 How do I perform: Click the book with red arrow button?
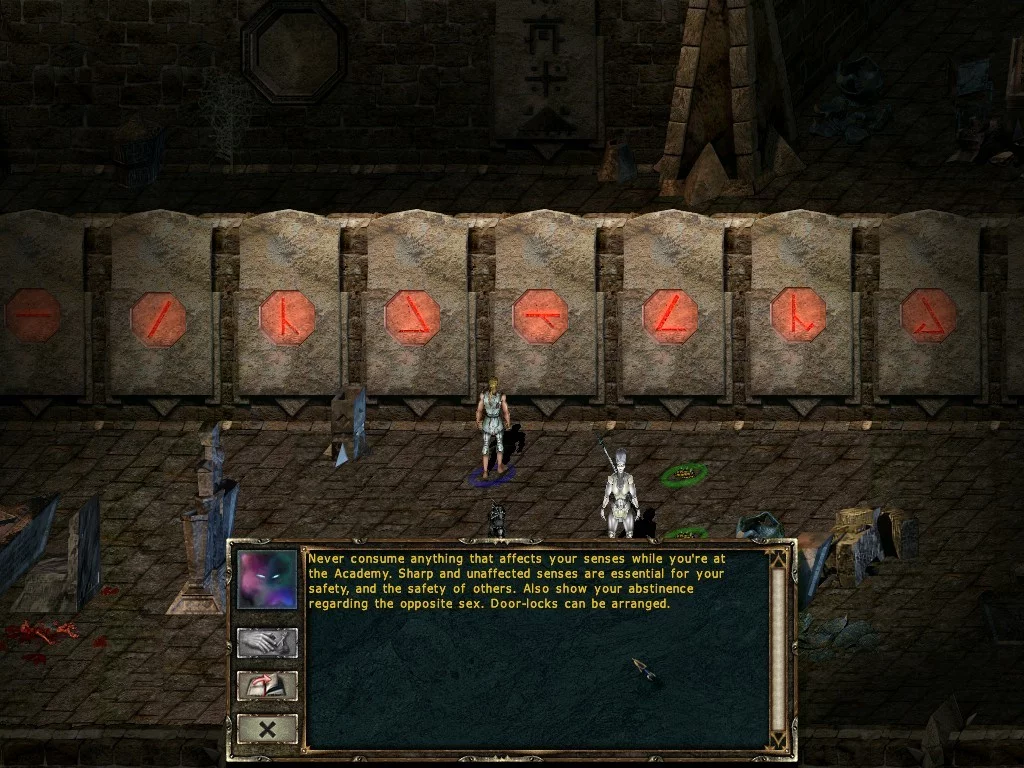pos(267,686)
